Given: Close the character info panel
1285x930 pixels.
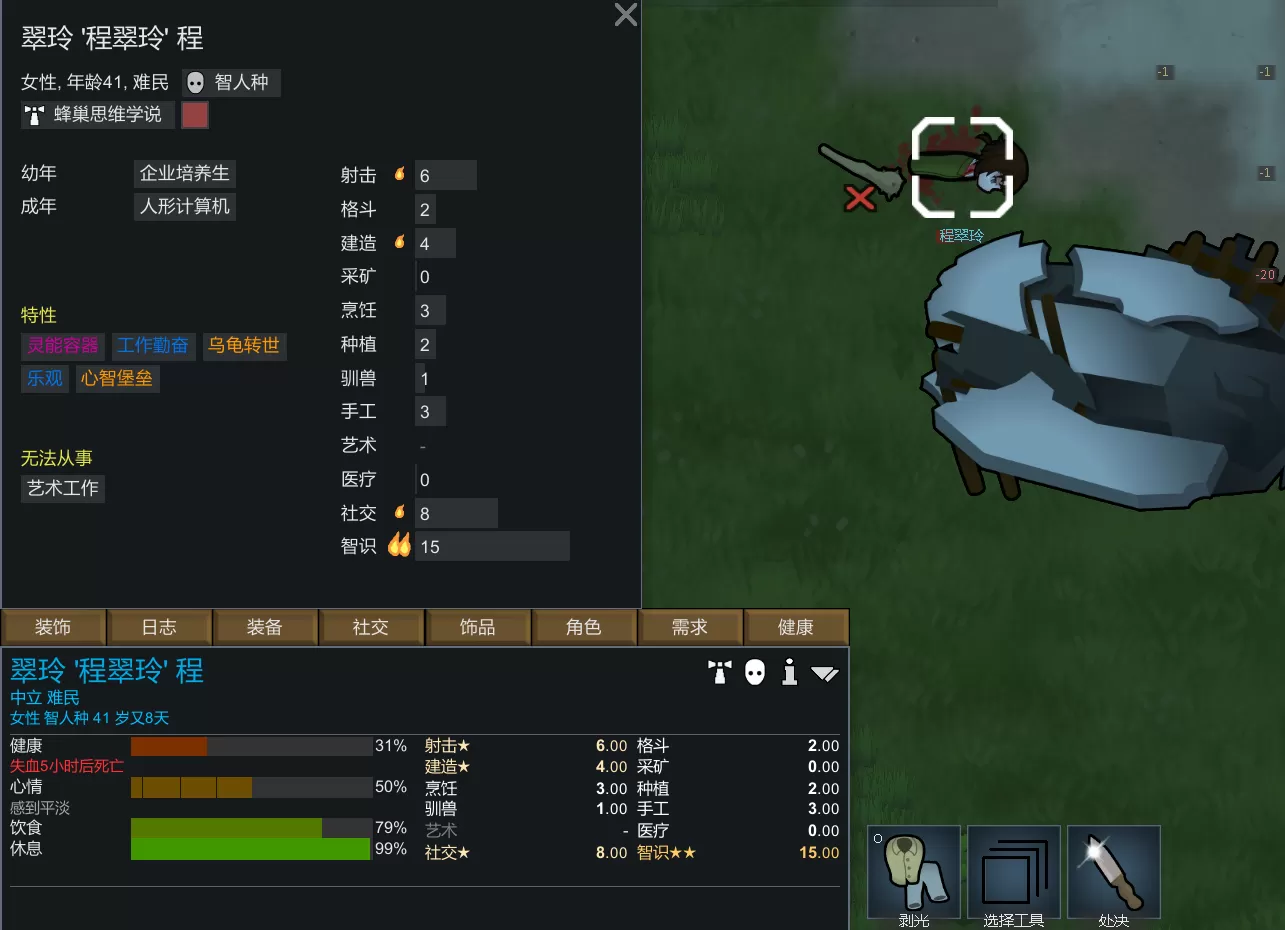Looking at the screenshot, I should pyautogui.click(x=625, y=15).
